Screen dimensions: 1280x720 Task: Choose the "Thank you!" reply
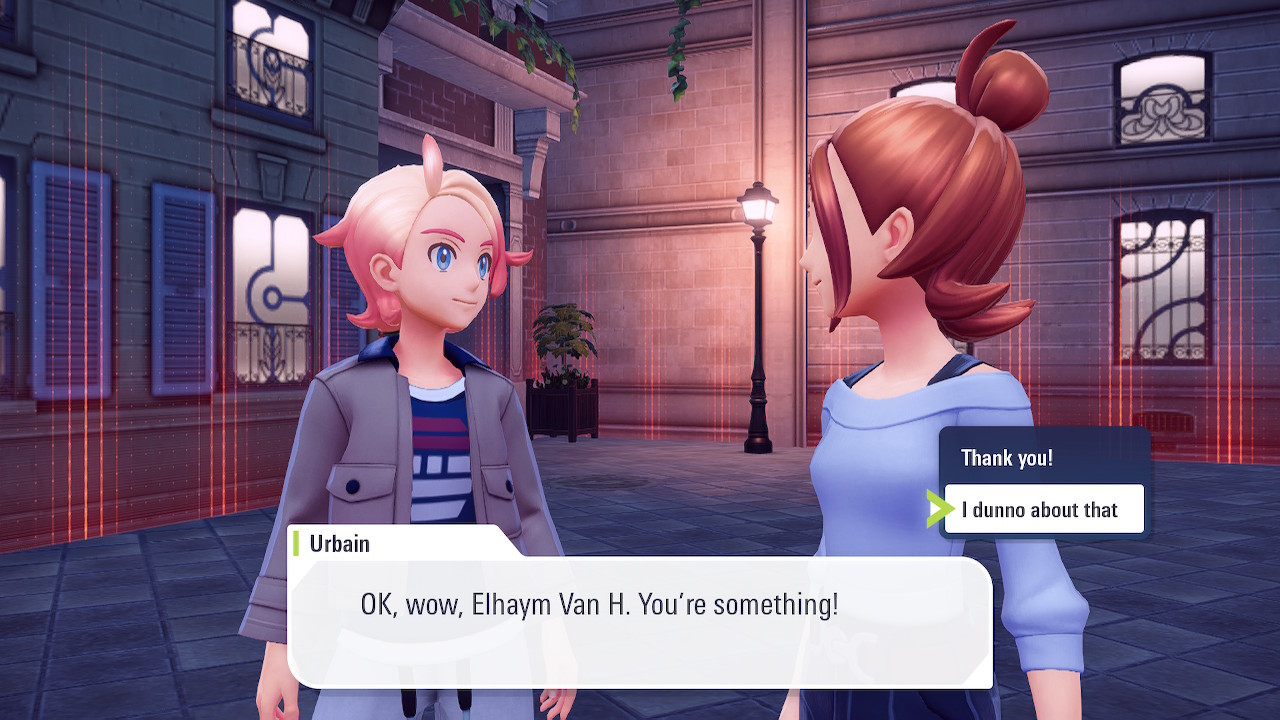[1007, 458]
